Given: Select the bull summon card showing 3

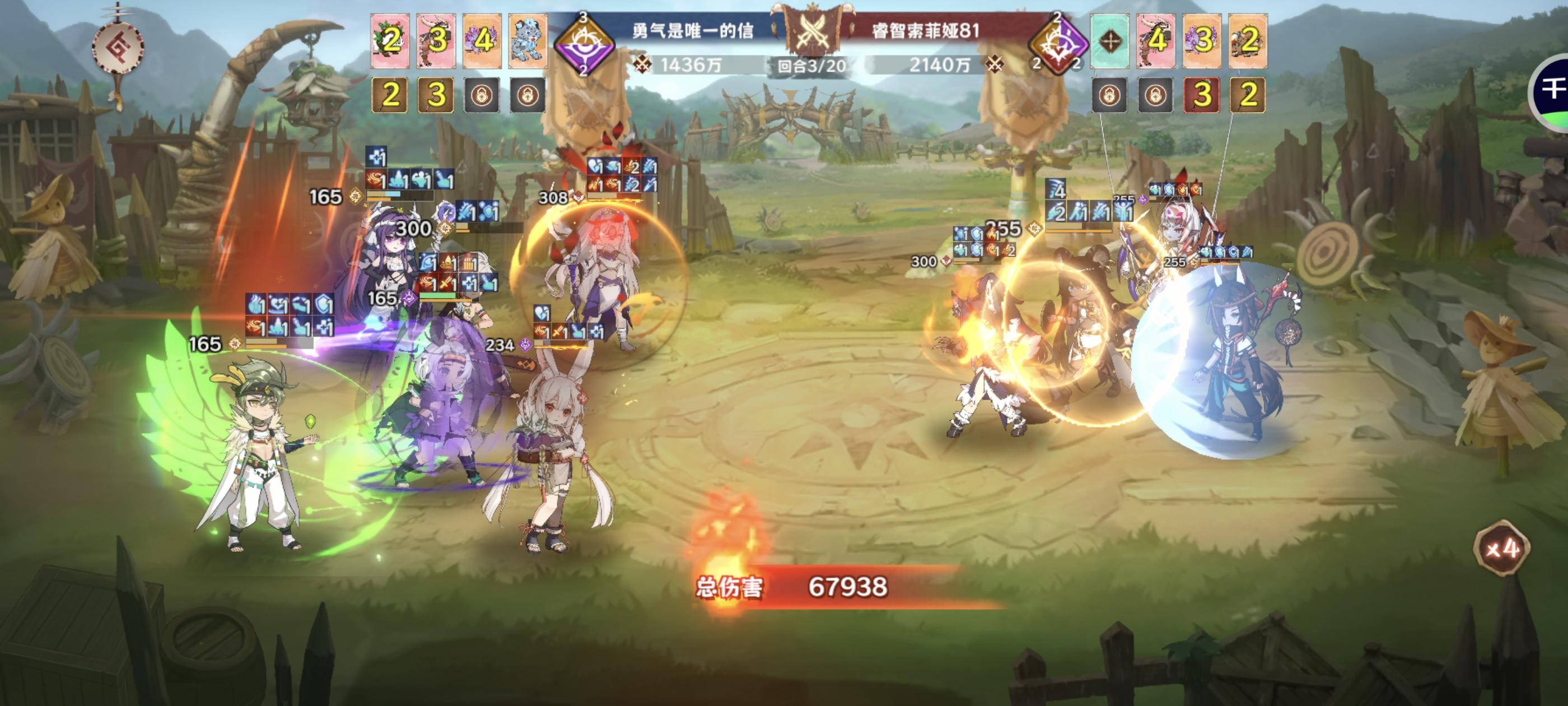Looking at the screenshot, I should point(436,40).
